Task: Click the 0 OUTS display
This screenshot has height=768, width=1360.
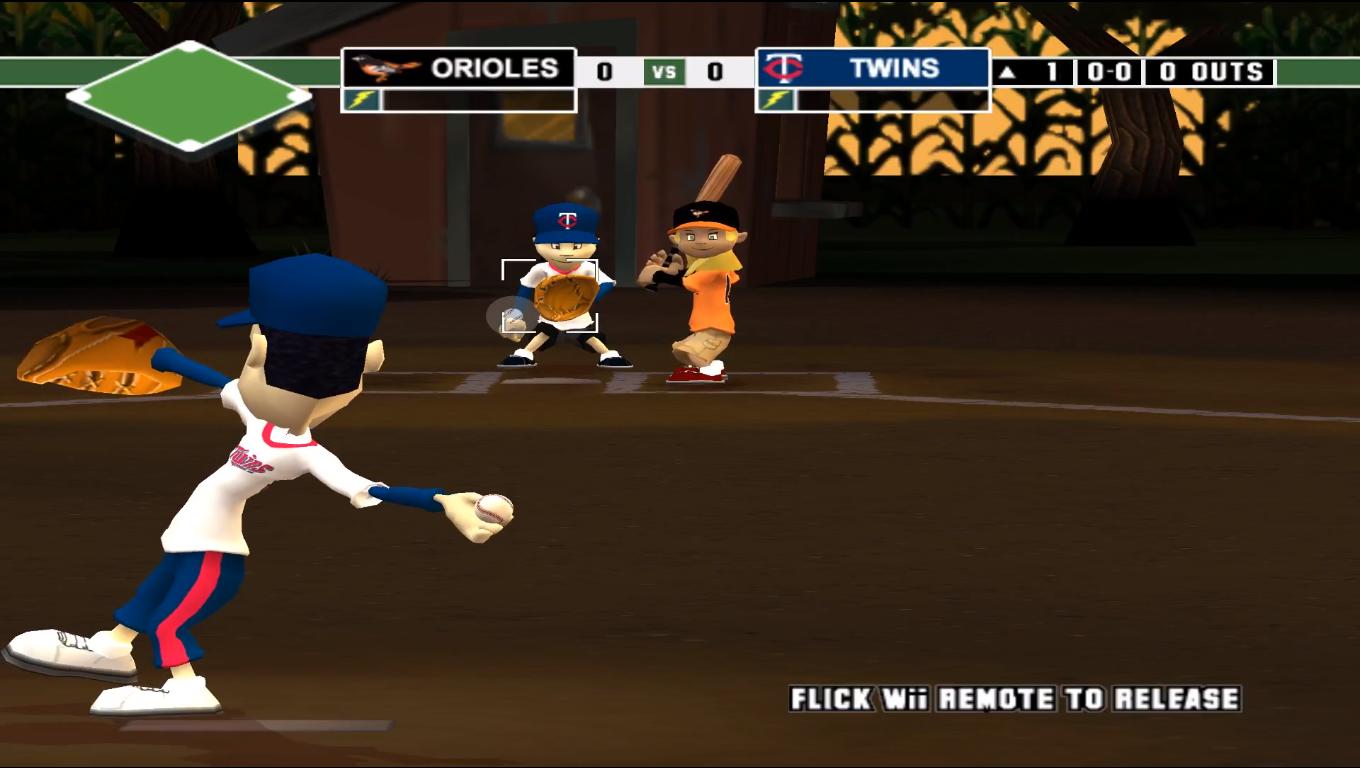Action: (x=1212, y=71)
